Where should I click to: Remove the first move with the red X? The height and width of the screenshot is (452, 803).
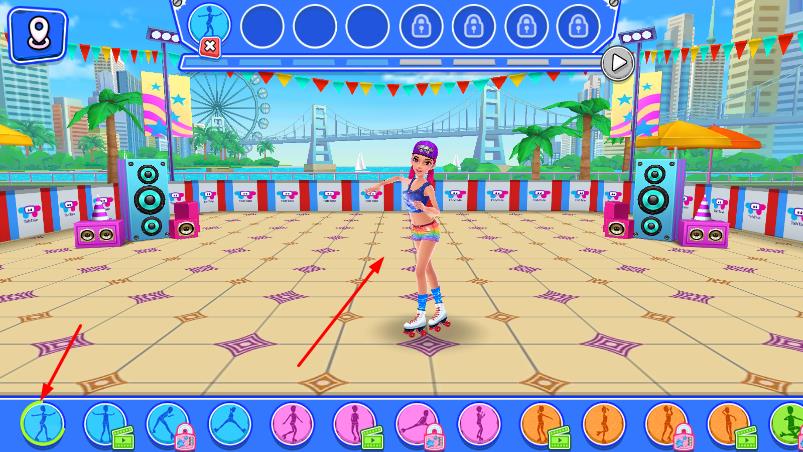click(210, 46)
